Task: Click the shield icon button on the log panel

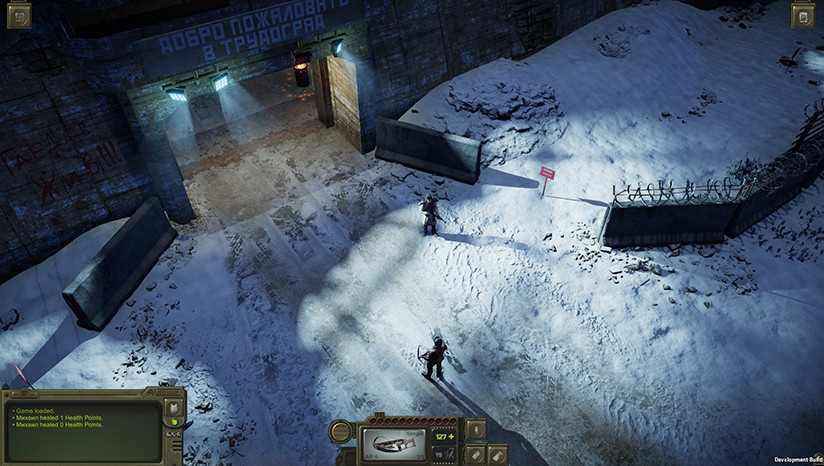Action: coord(172,407)
